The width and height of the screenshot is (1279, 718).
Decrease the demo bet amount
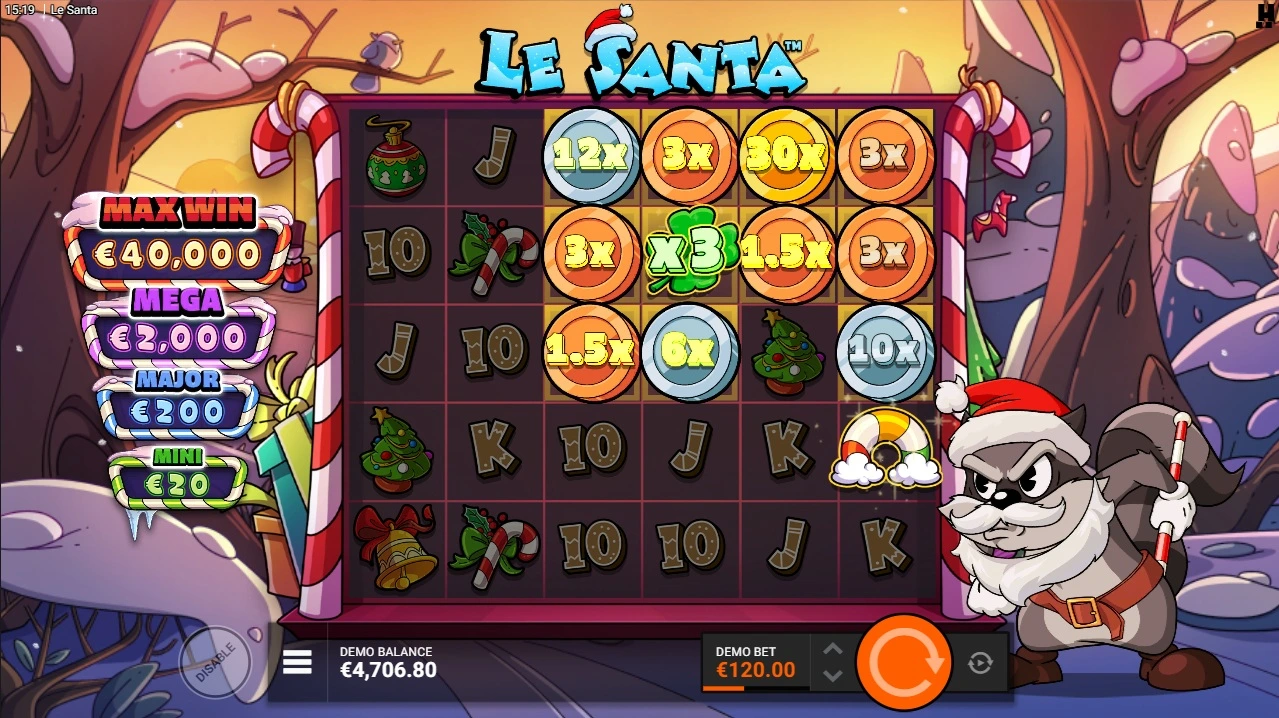[x=832, y=676]
